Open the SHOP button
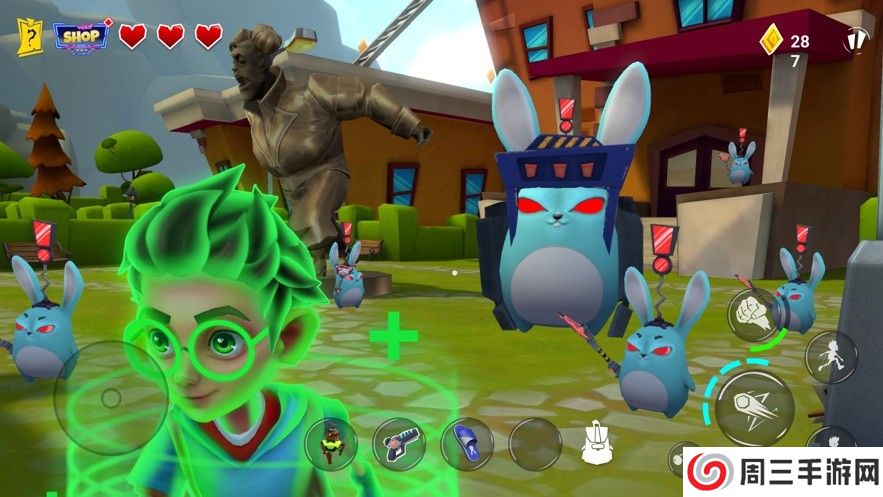This screenshot has height=497, width=883. point(81,36)
